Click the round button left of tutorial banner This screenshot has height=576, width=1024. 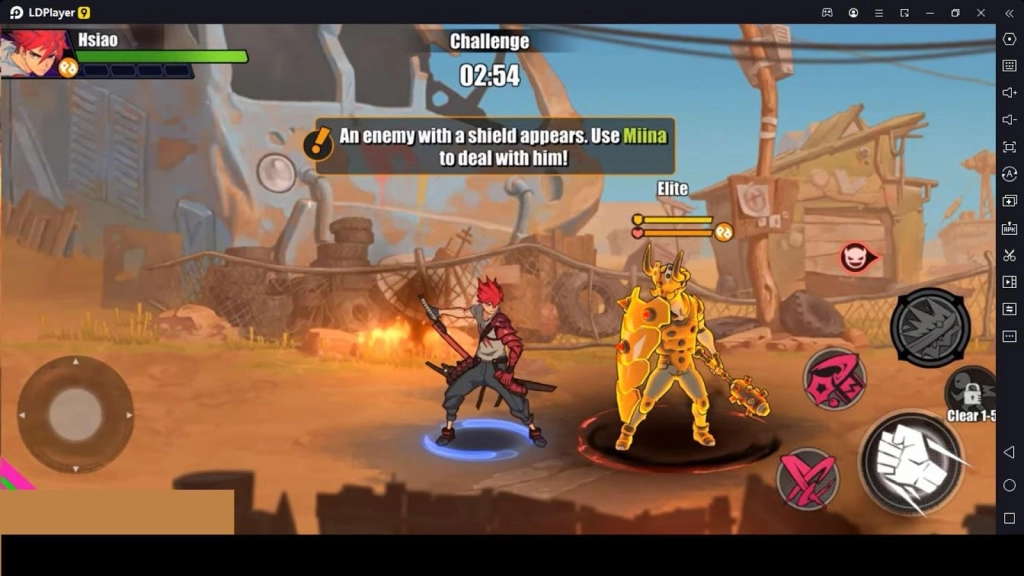pos(276,172)
